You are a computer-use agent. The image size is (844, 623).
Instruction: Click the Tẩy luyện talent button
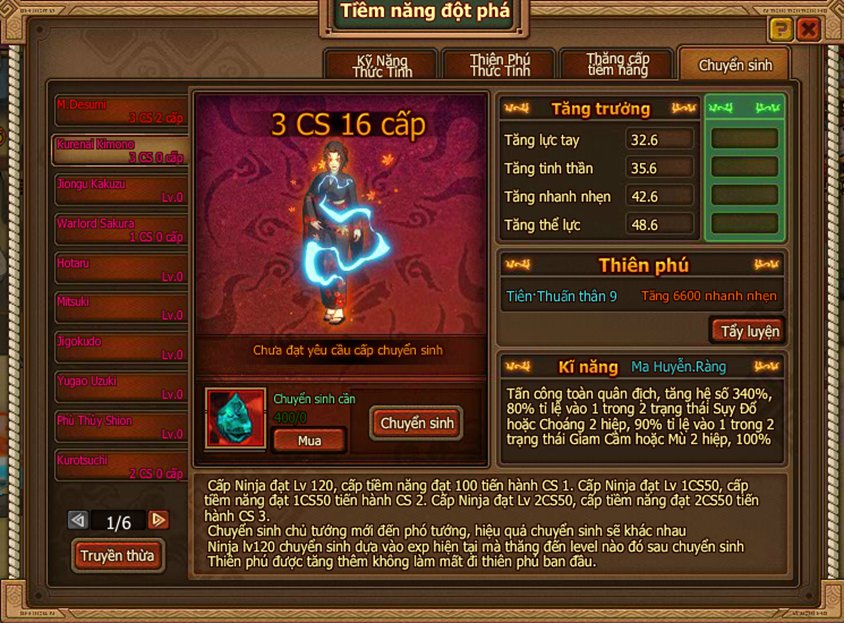[749, 331]
